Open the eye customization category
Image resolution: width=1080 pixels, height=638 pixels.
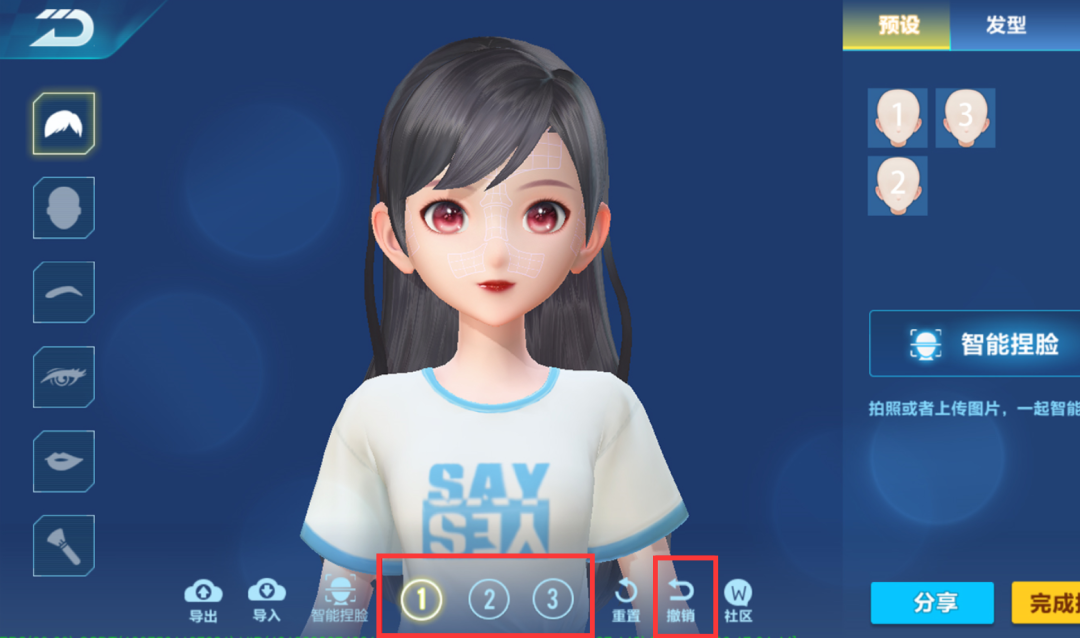tap(64, 377)
